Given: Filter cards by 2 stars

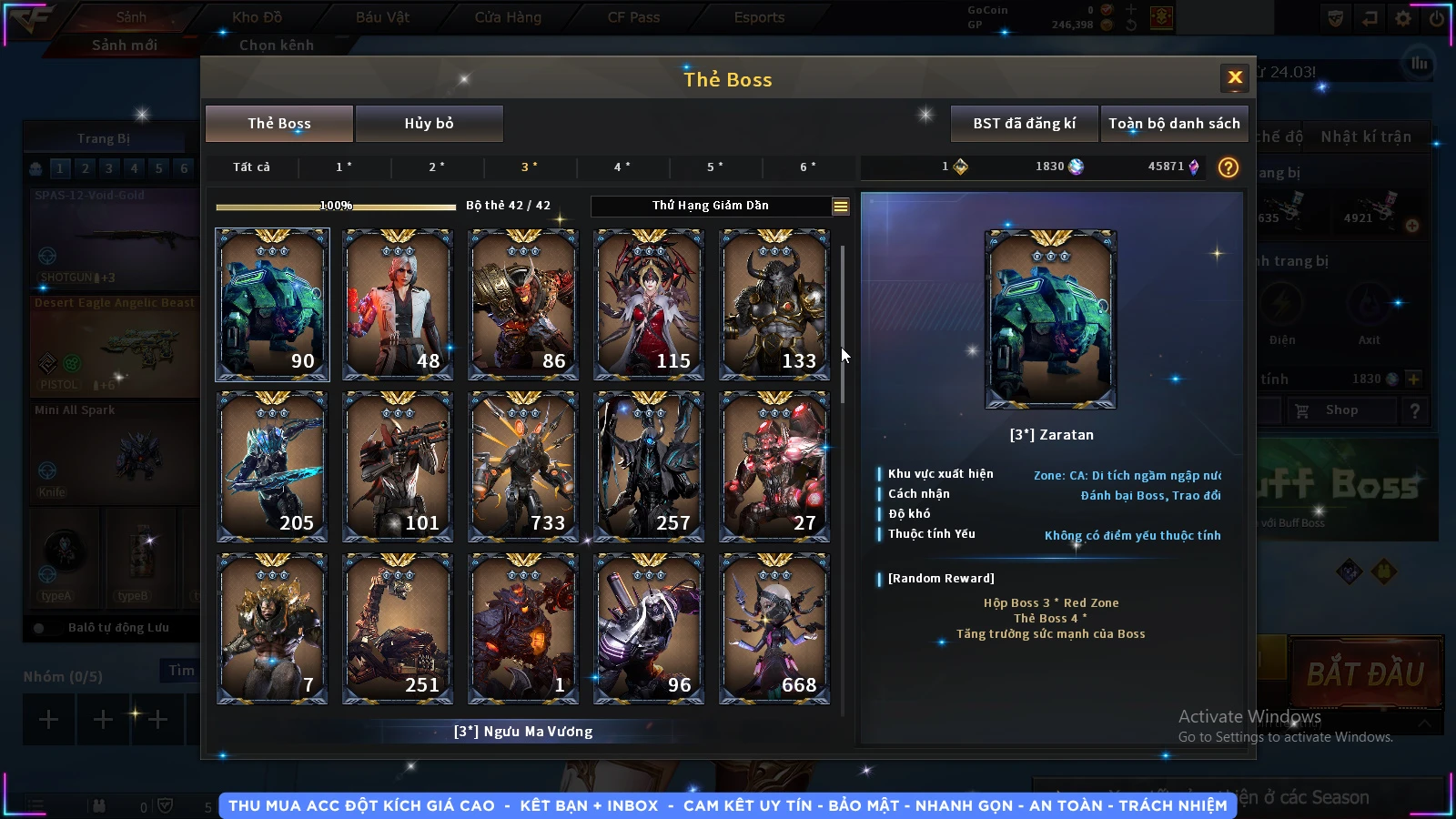Looking at the screenshot, I should tap(437, 167).
